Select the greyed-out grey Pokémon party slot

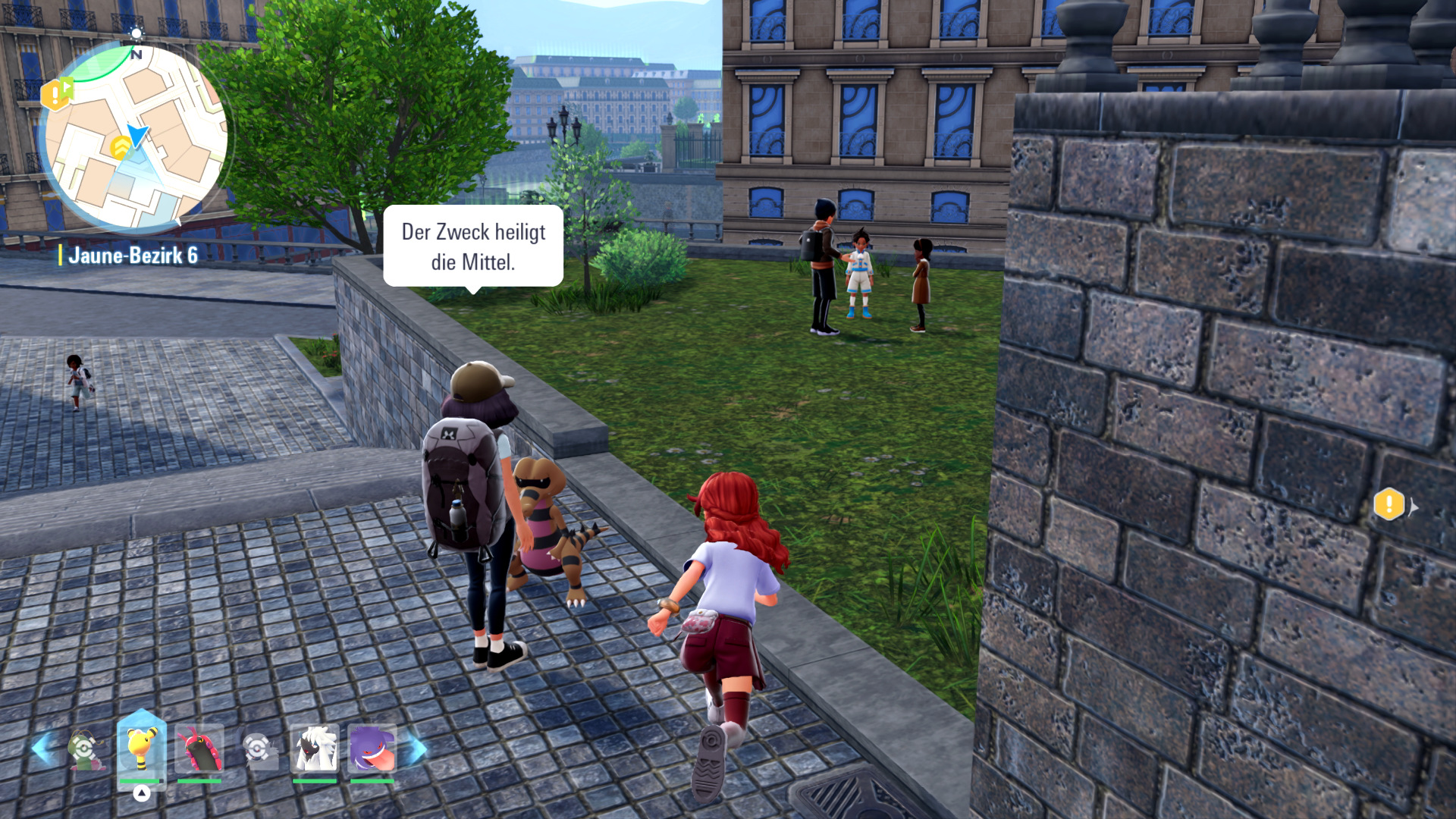pos(258,749)
